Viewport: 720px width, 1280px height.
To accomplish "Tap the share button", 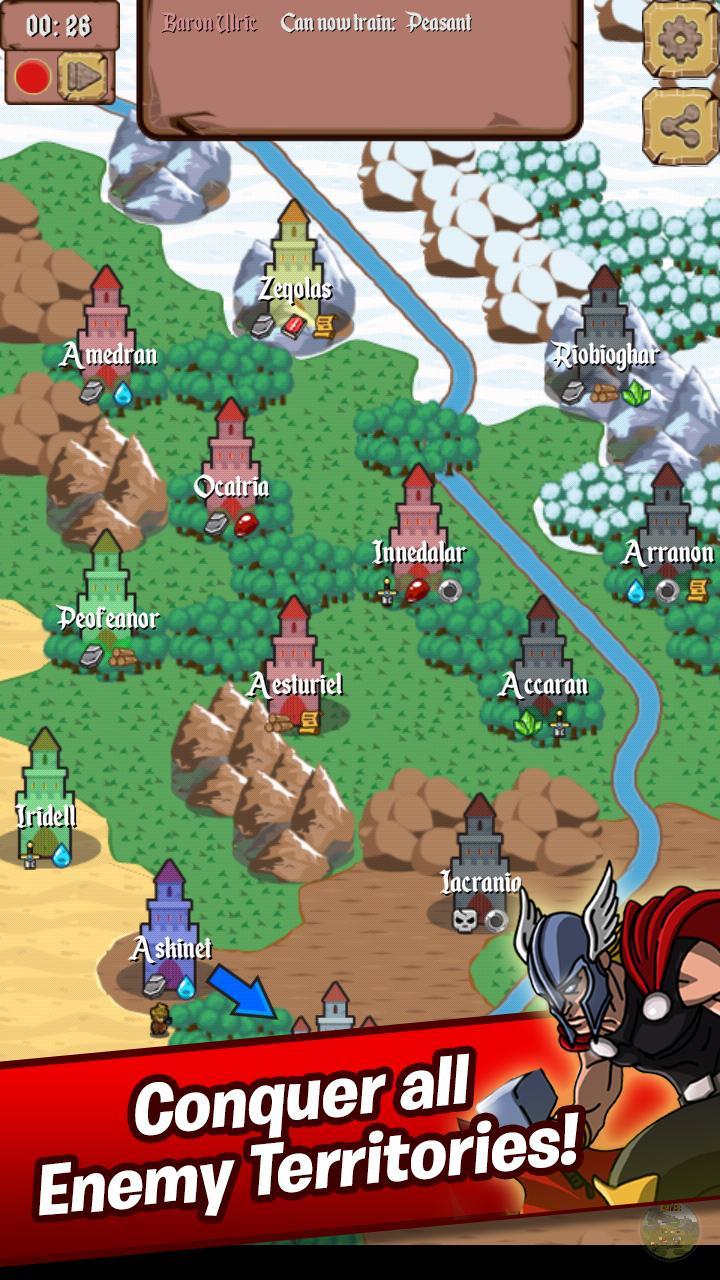I will tap(680, 125).
